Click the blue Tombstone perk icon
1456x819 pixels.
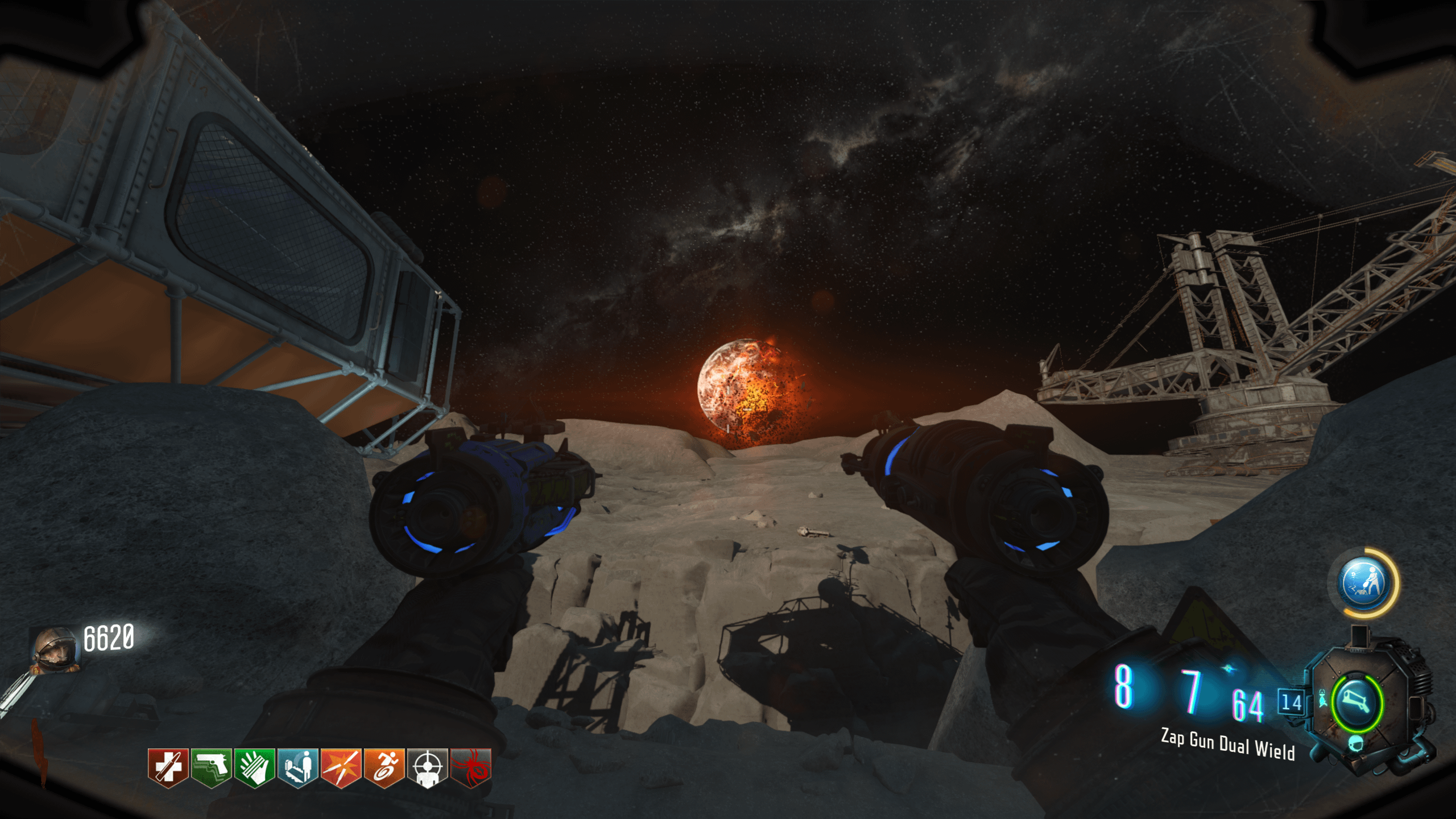tap(297, 767)
